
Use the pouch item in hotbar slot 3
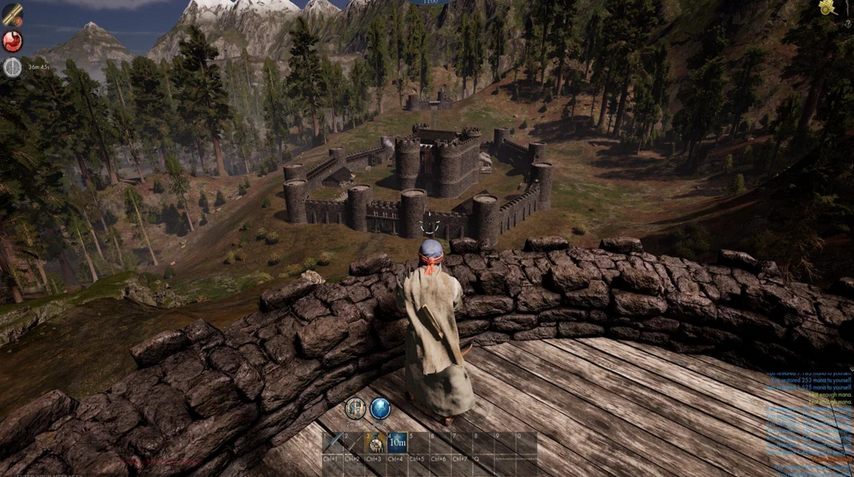375,443
